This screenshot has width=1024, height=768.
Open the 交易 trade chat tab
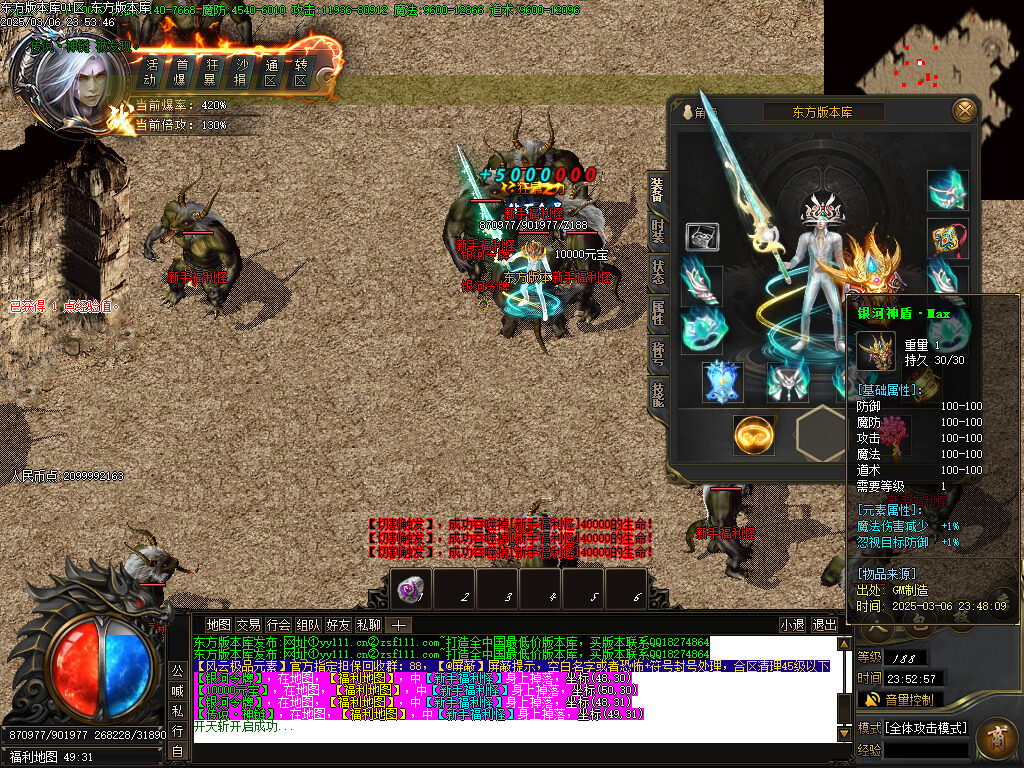click(248, 625)
